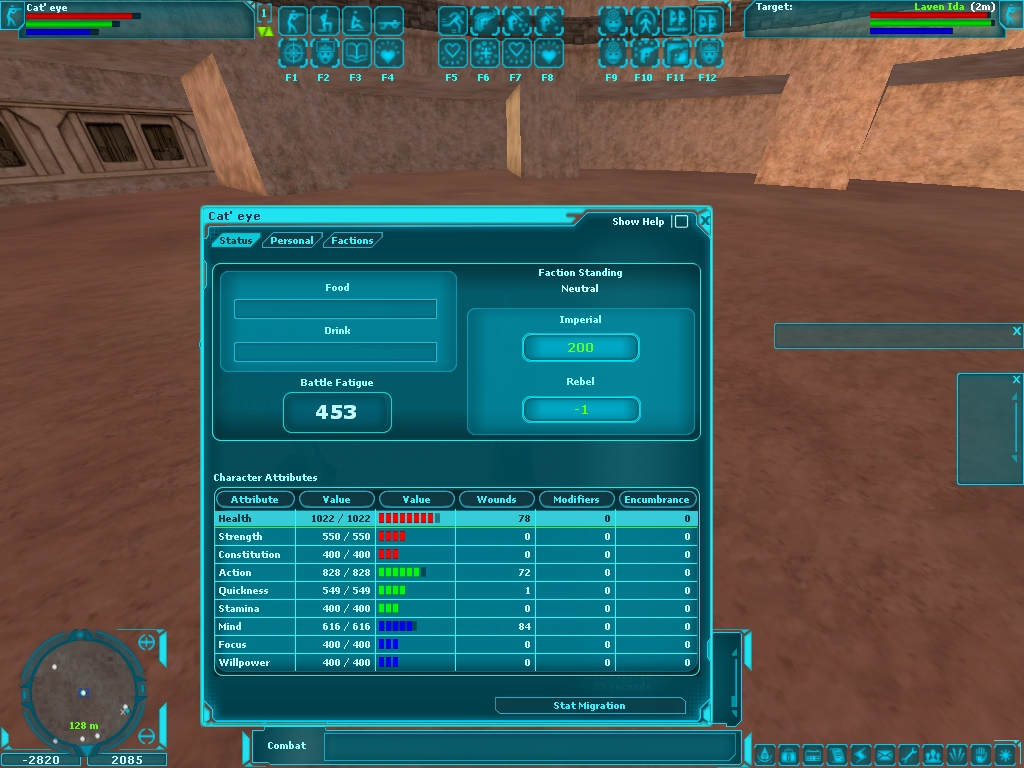Open the wrench options icon
Screen dimensions: 1024x768
coord(908,754)
